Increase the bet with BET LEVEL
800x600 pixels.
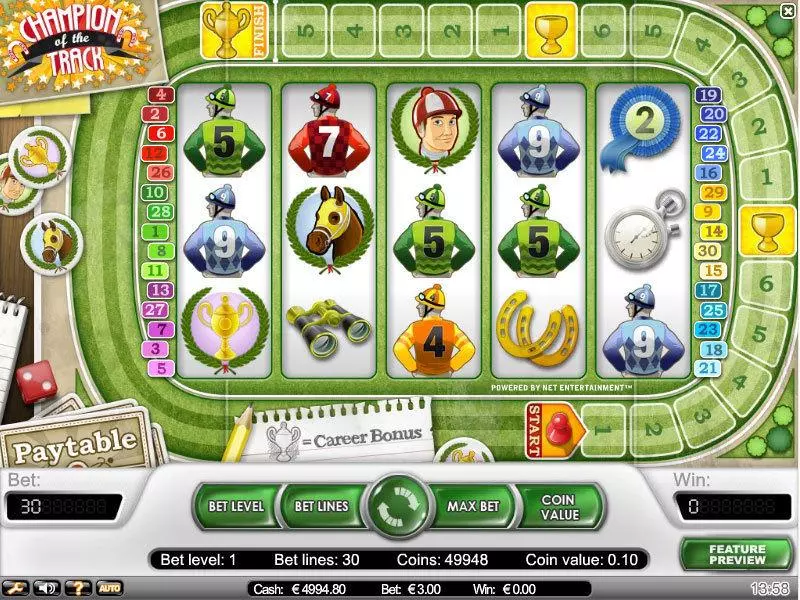tap(234, 507)
